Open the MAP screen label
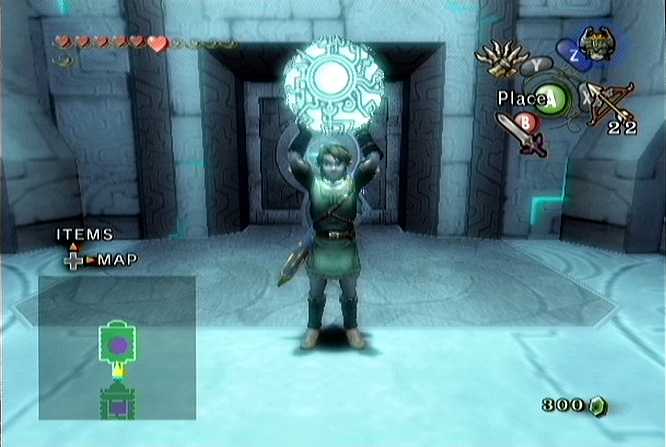The height and width of the screenshot is (447, 666). coord(117,260)
